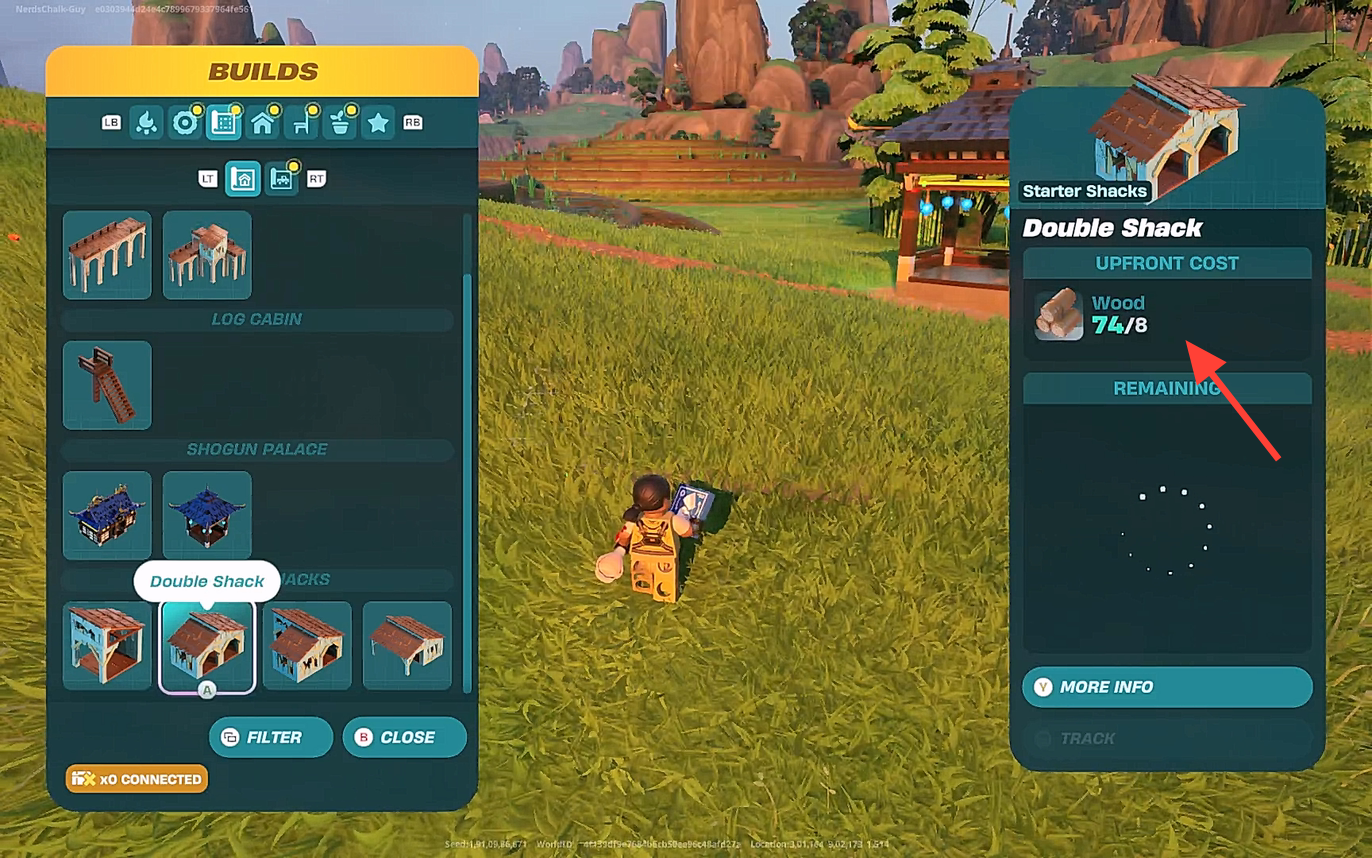Image resolution: width=1372 pixels, height=858 pixels.
Task: Open the star favorites tab
Action: point(378,123)
